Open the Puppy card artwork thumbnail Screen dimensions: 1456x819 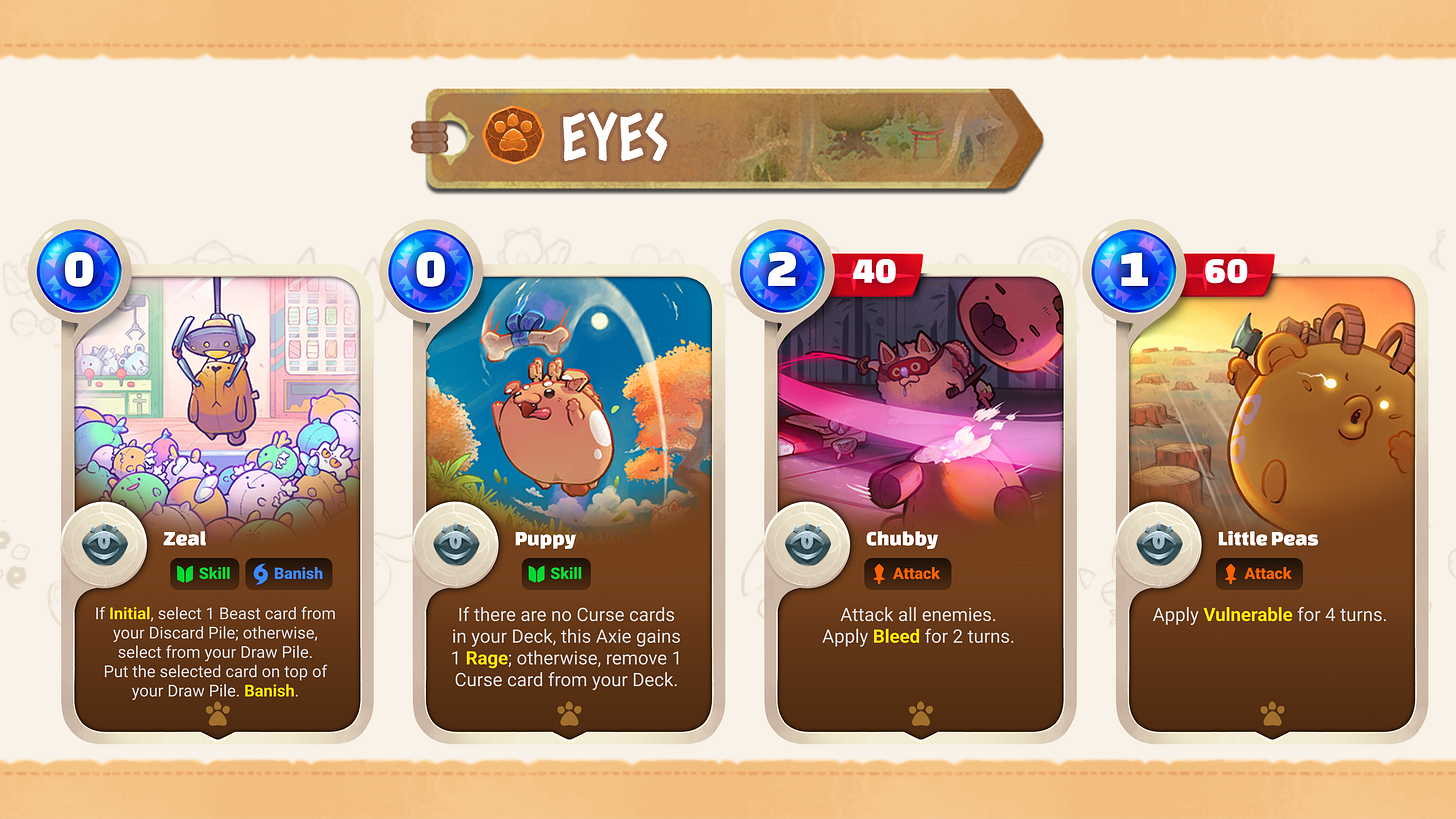tap(570, 400)
